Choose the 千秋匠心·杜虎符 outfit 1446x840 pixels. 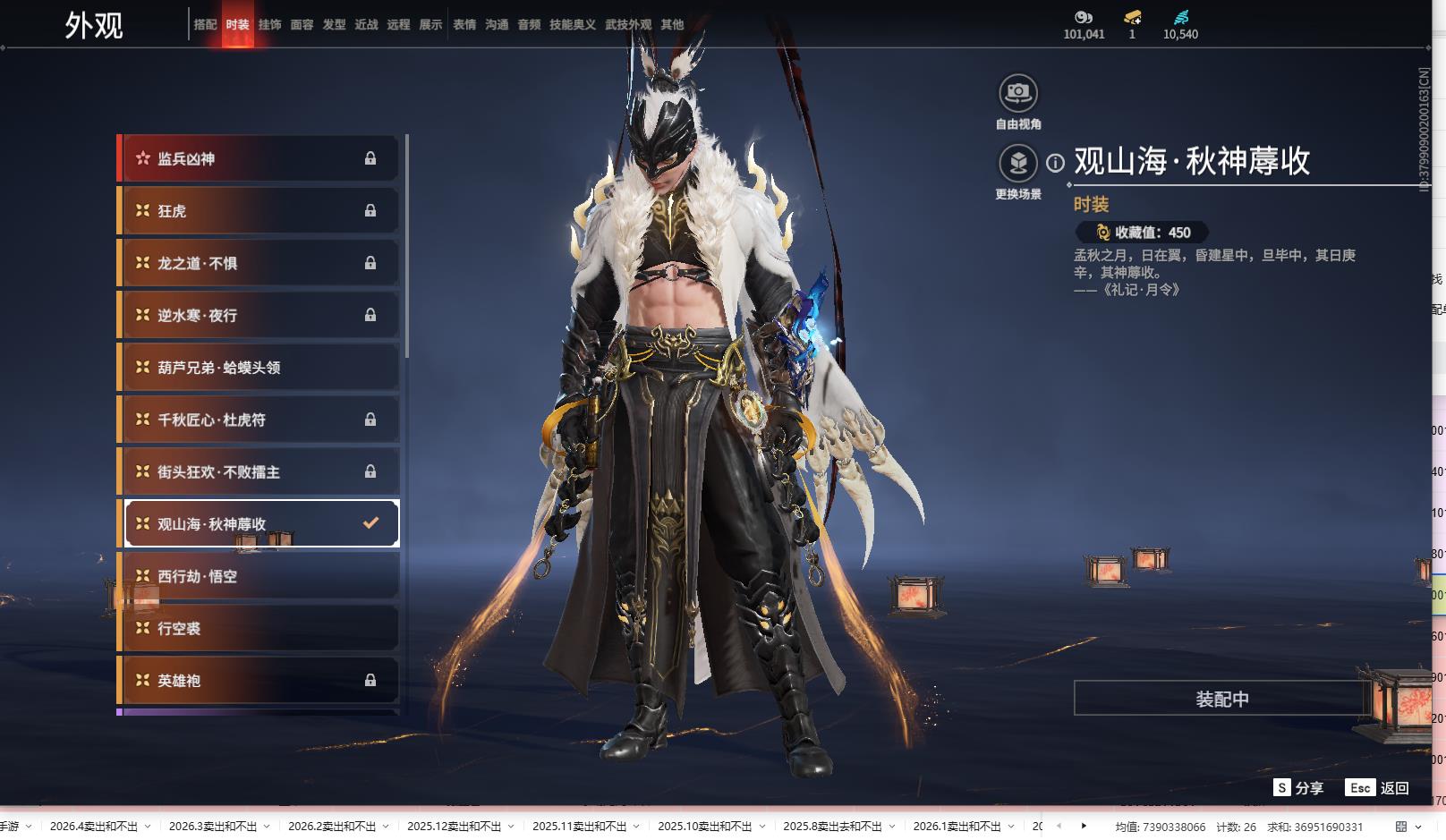(x=259, y=420)
